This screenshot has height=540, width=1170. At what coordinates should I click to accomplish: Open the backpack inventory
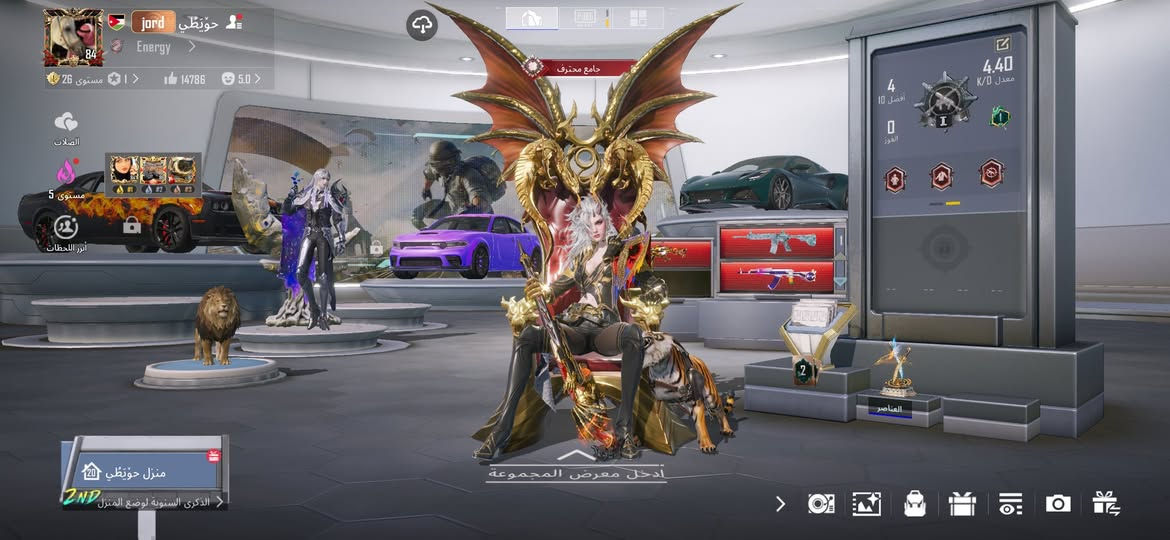pos(914,503)
